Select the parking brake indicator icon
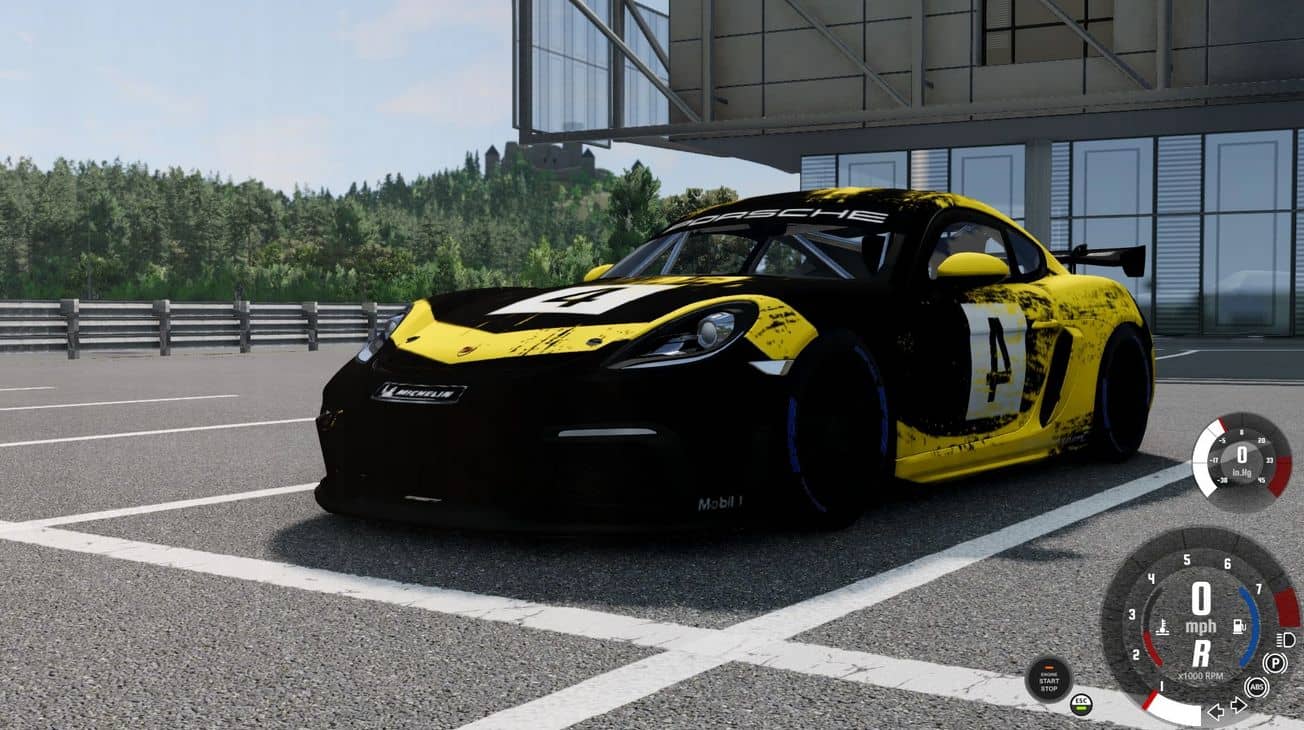The width and height of the screenshot is (1304, 730). pyautogui.click(x=1275, y=662)
